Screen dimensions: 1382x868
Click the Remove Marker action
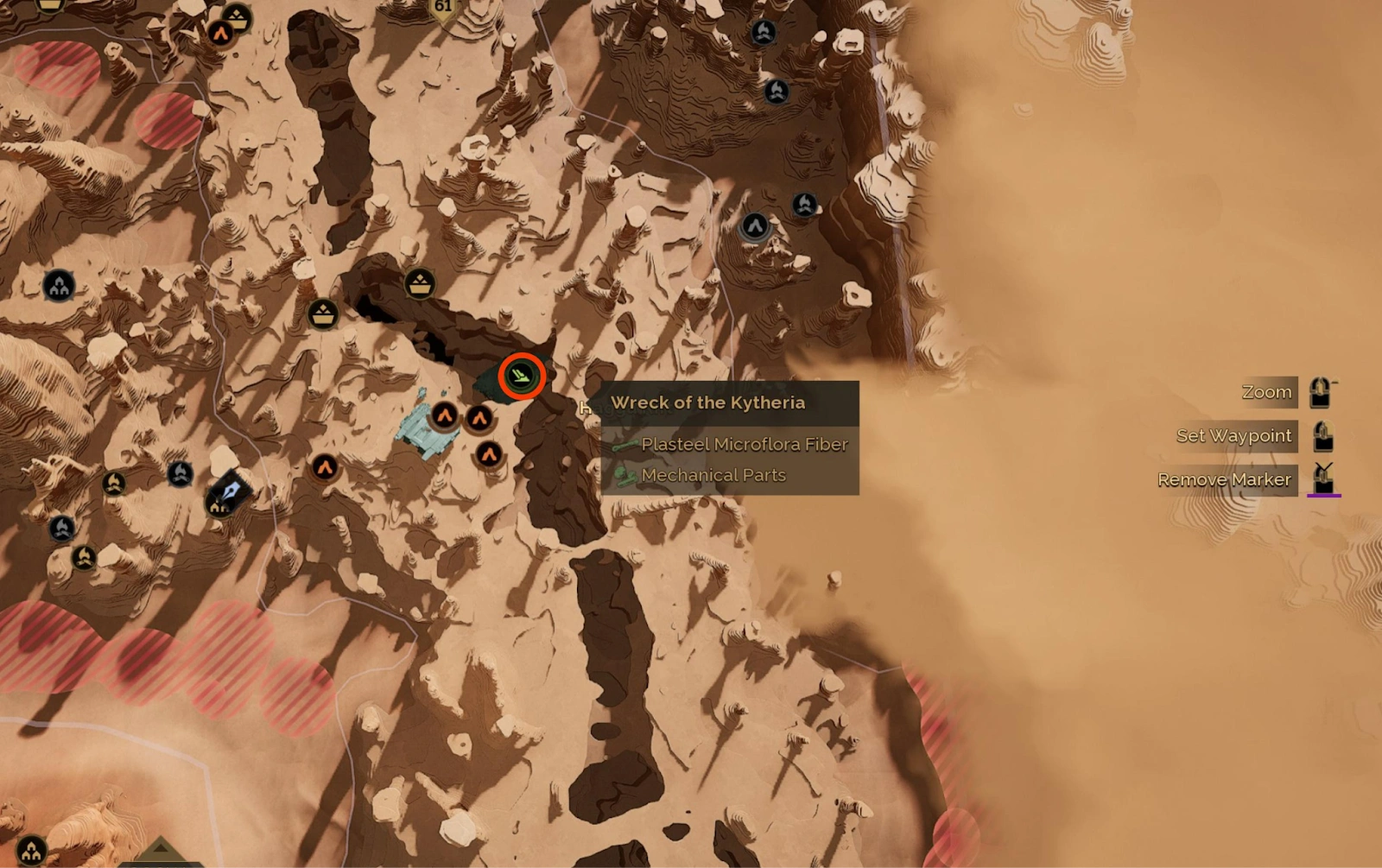click(x=1225, y=479)
